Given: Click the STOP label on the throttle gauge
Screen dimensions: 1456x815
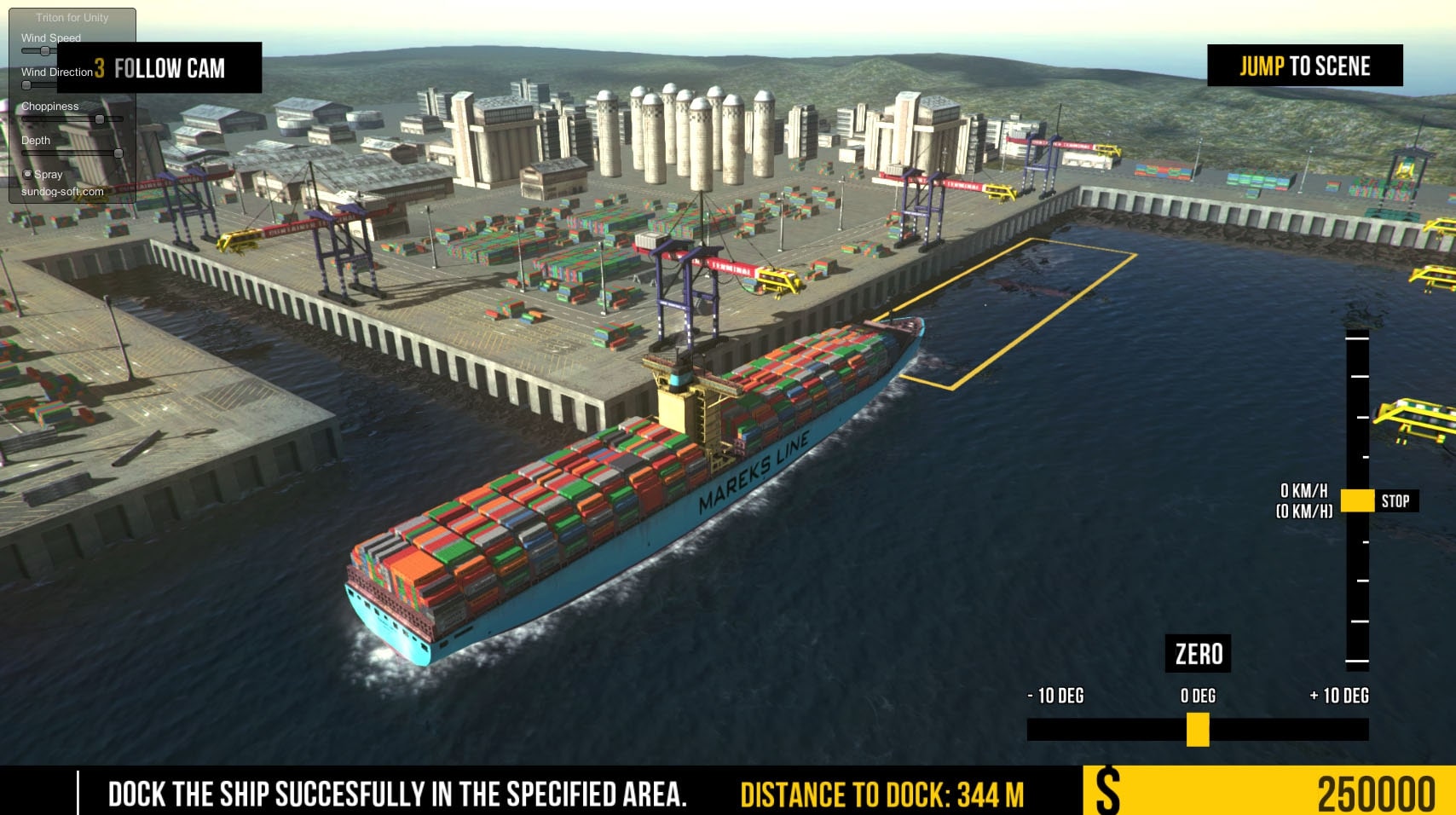Looking at the screenshot, I should pyautogui.click(x=1396, y=501).
